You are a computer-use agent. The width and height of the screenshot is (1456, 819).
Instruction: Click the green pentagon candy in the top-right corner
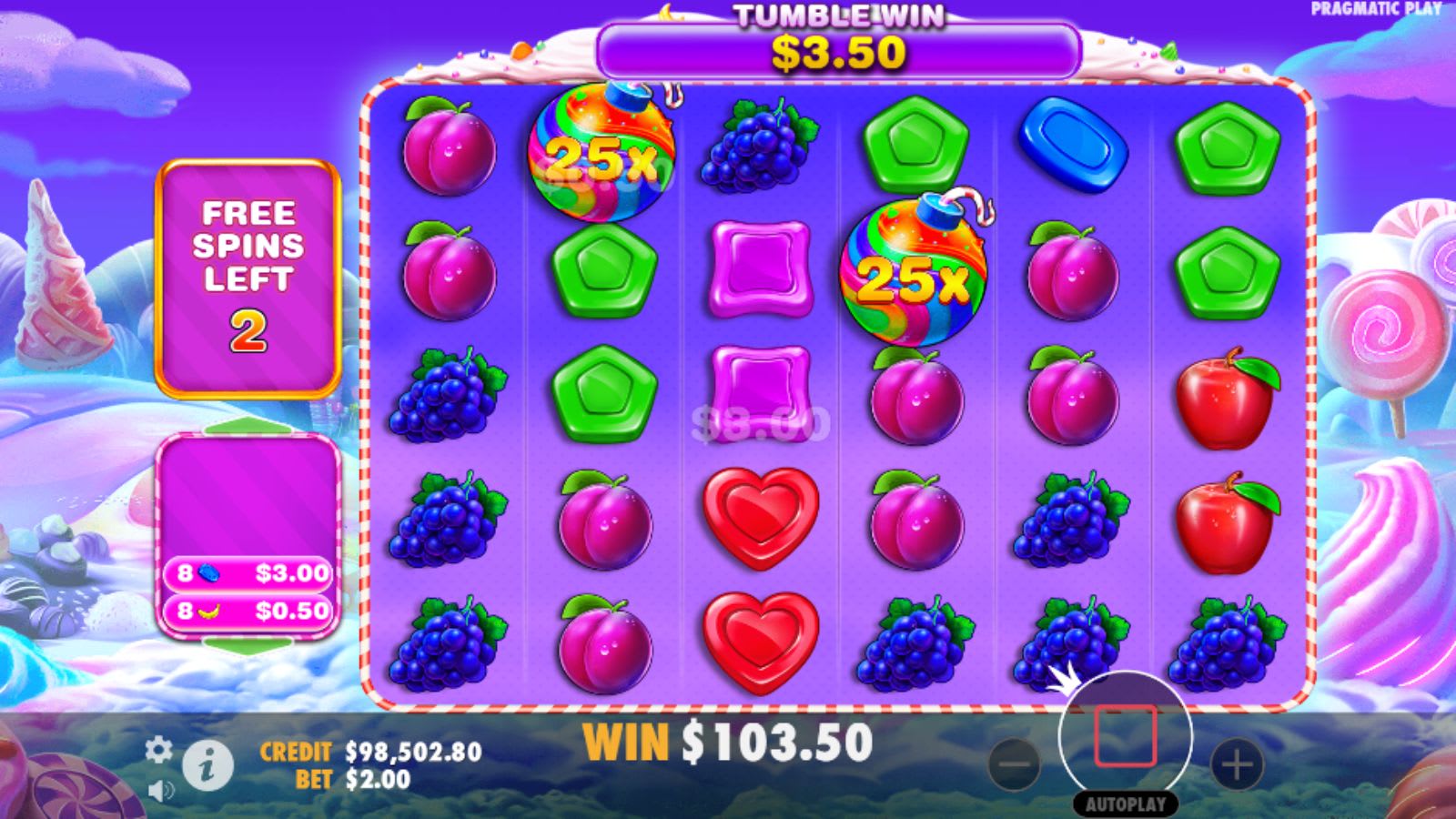(x=1228, y=146)
